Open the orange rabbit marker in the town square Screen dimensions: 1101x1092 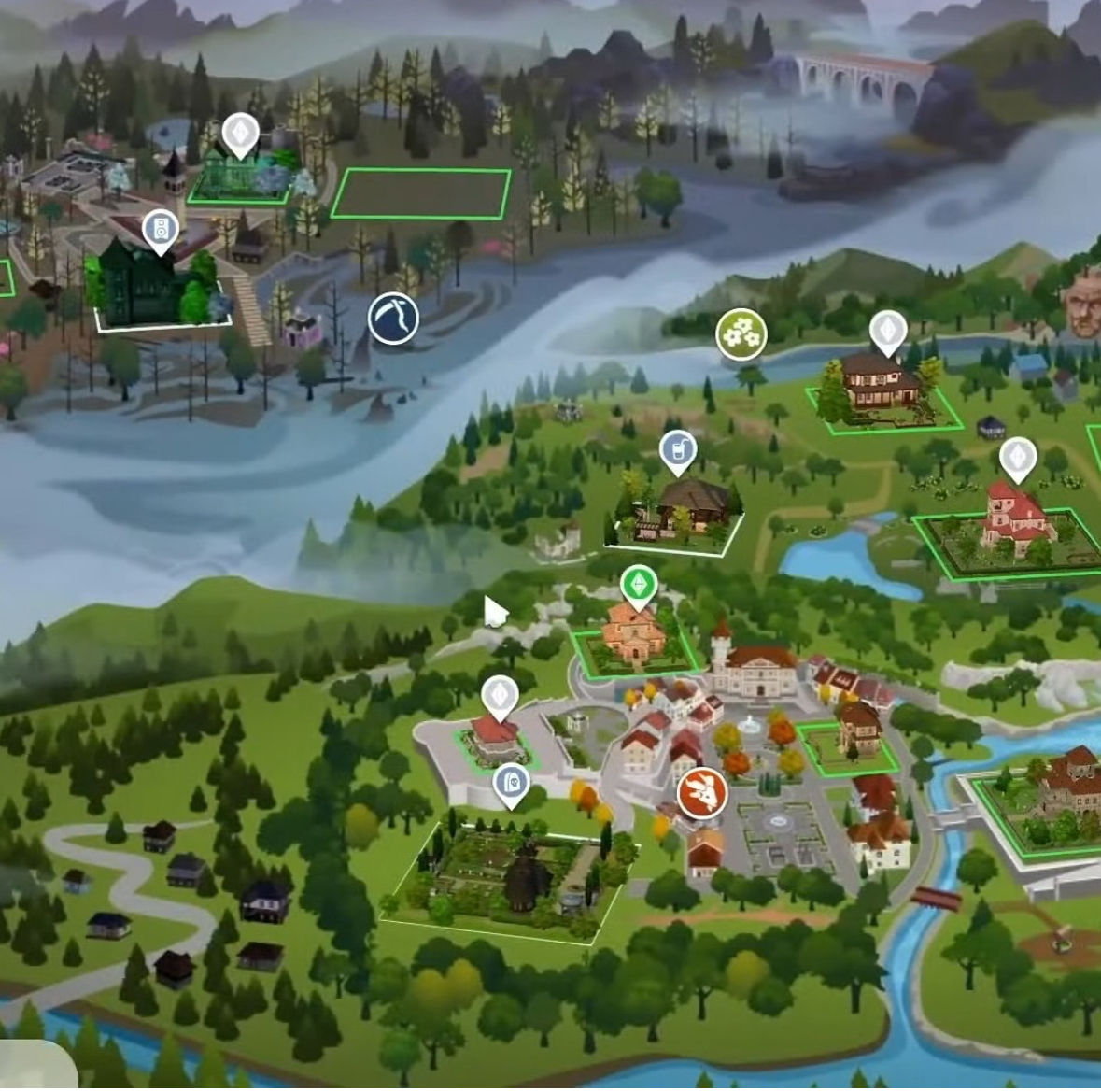[701, 793]
